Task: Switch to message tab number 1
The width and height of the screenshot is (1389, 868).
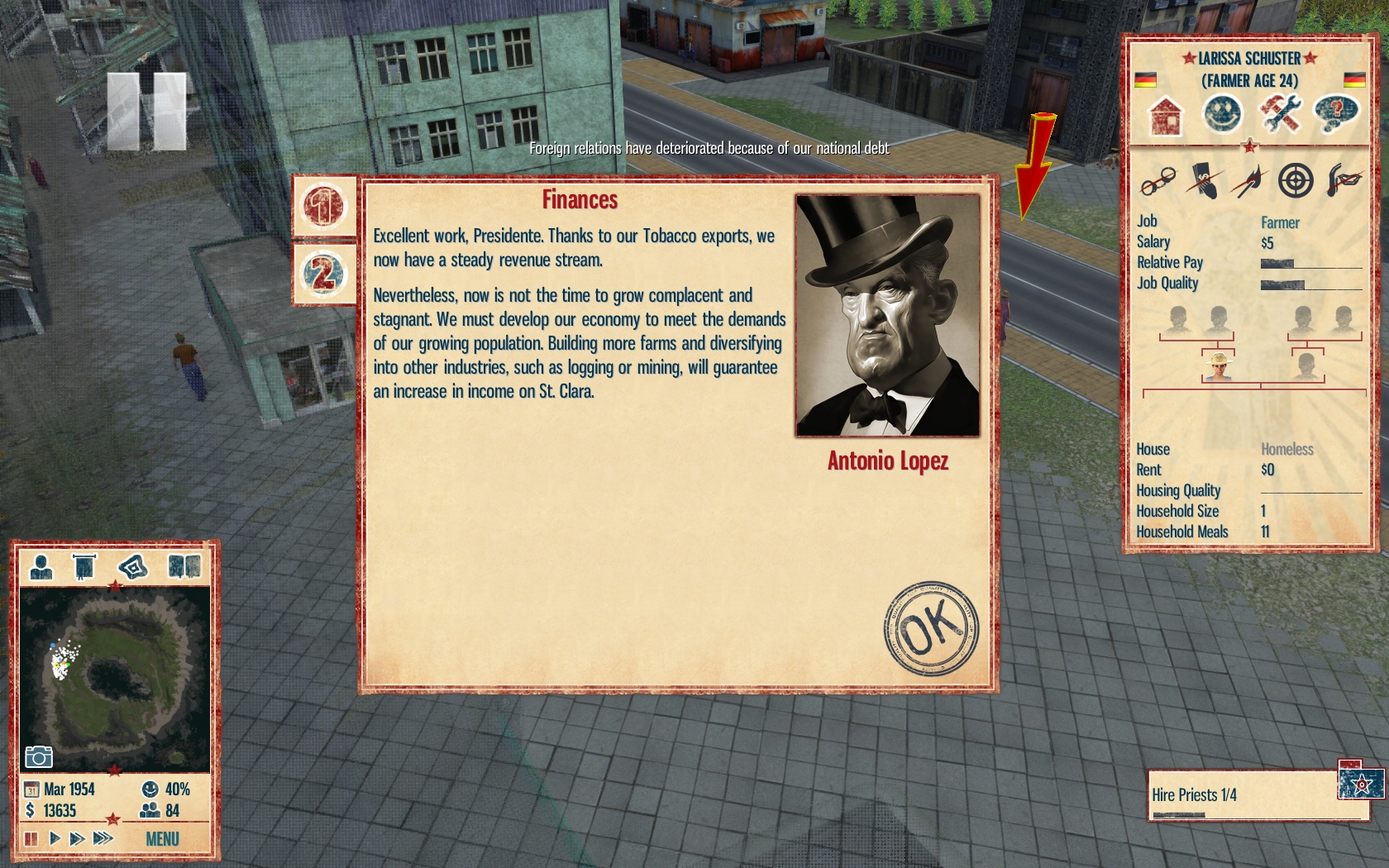Action: pyautogui.click(x=323, y=206)
